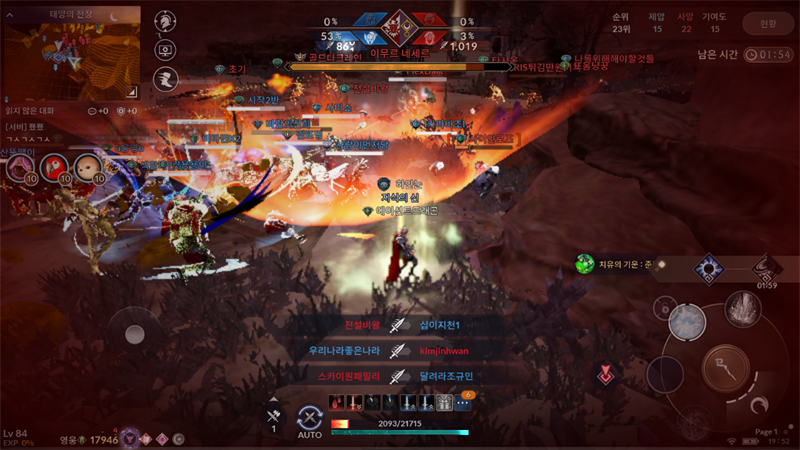Viewport: 800px width, 450px height.
Task: Click the 현황 status button
Action: click(767, 24)
